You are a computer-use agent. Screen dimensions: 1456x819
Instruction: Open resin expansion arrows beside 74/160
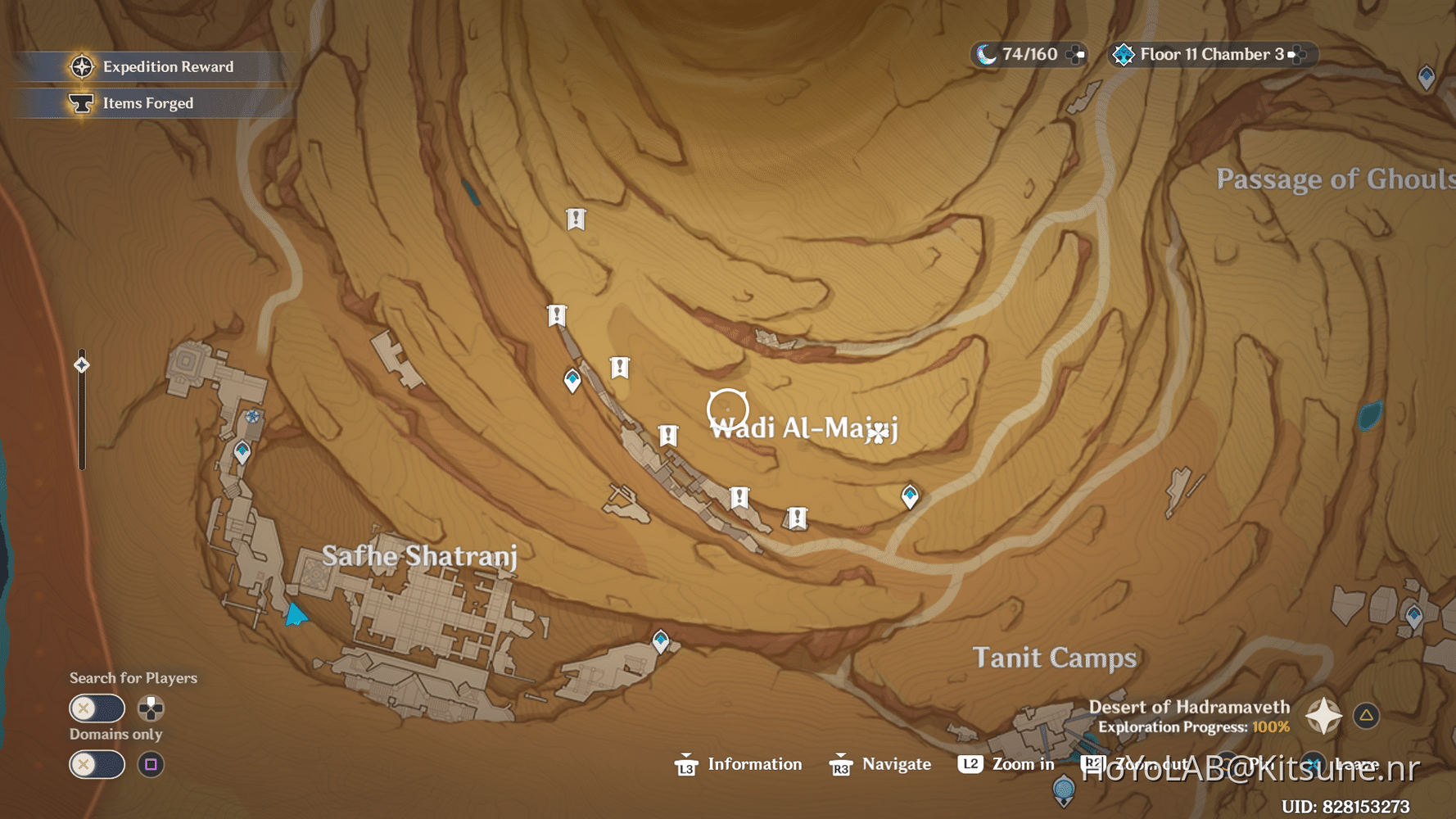tap(1074, 53)
